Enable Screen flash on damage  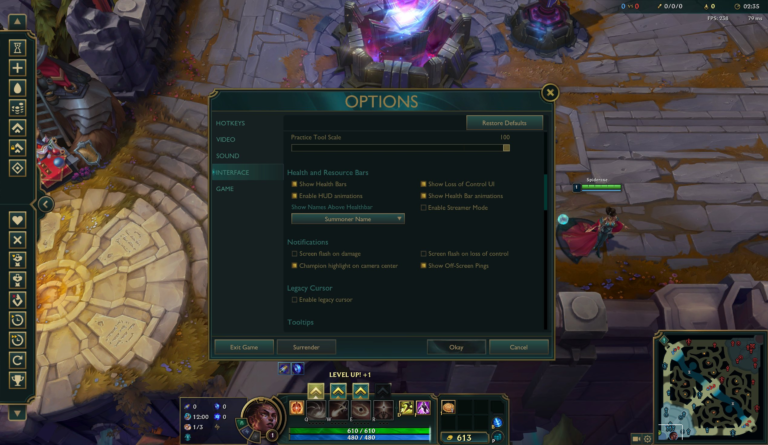click(294, 254)
